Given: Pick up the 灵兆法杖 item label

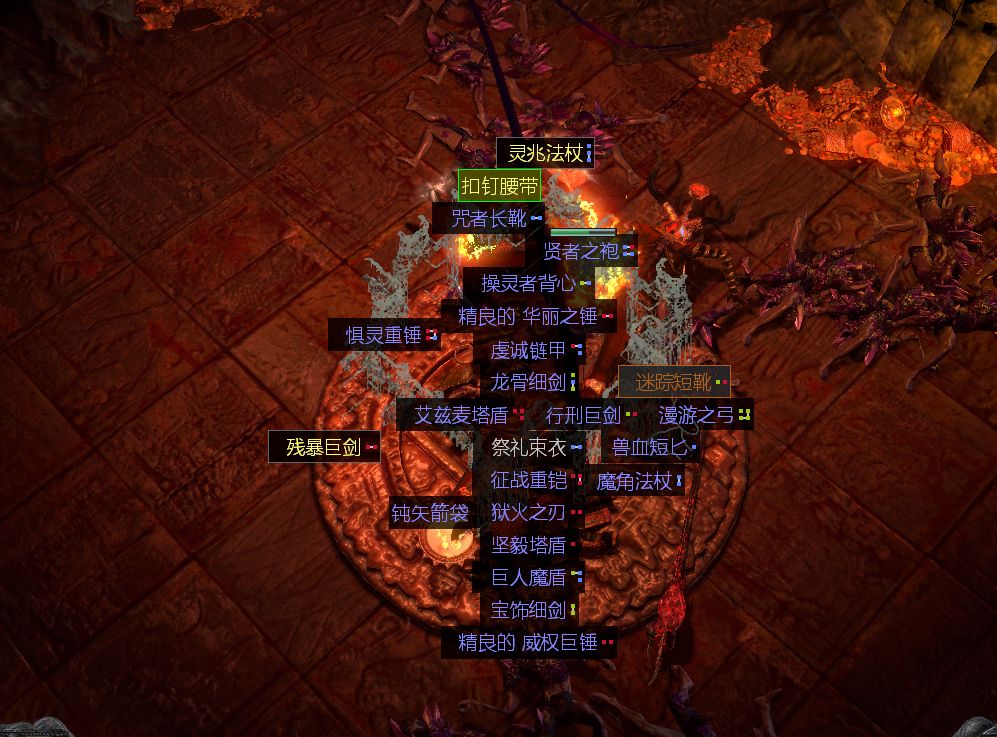Looking at the screenshot, I should tap(545, 153).
